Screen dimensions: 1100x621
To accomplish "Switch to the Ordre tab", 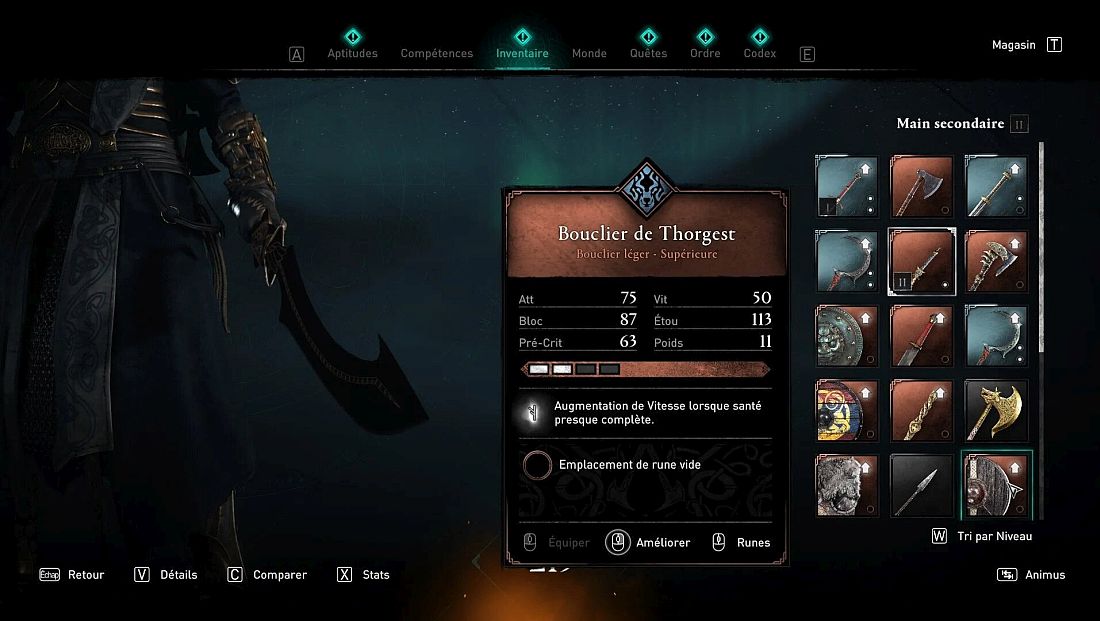I will 705,53.
